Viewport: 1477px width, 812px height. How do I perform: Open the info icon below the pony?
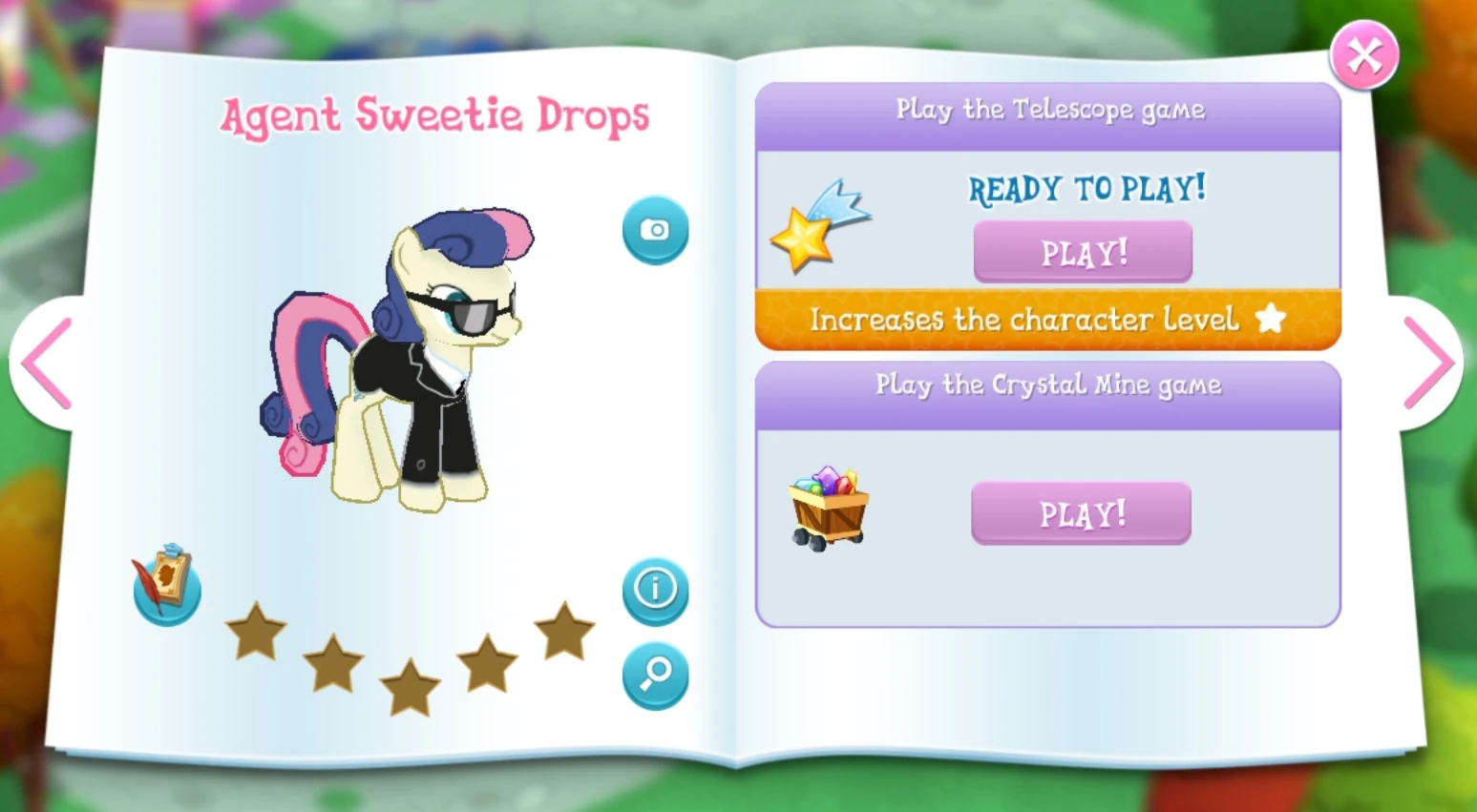tap(654, 591)
